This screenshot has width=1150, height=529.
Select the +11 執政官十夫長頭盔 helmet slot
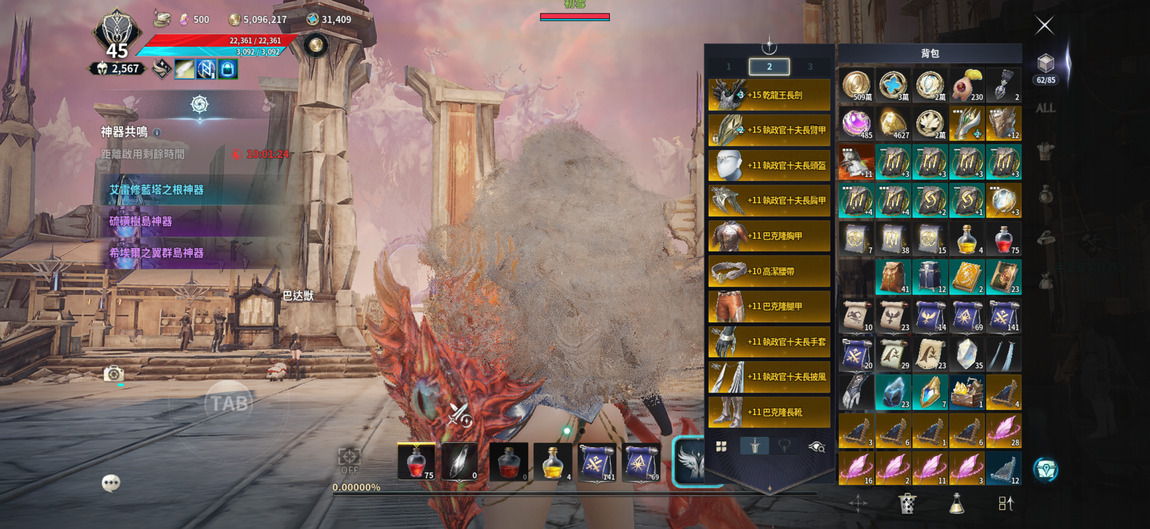tap(769, 165)
